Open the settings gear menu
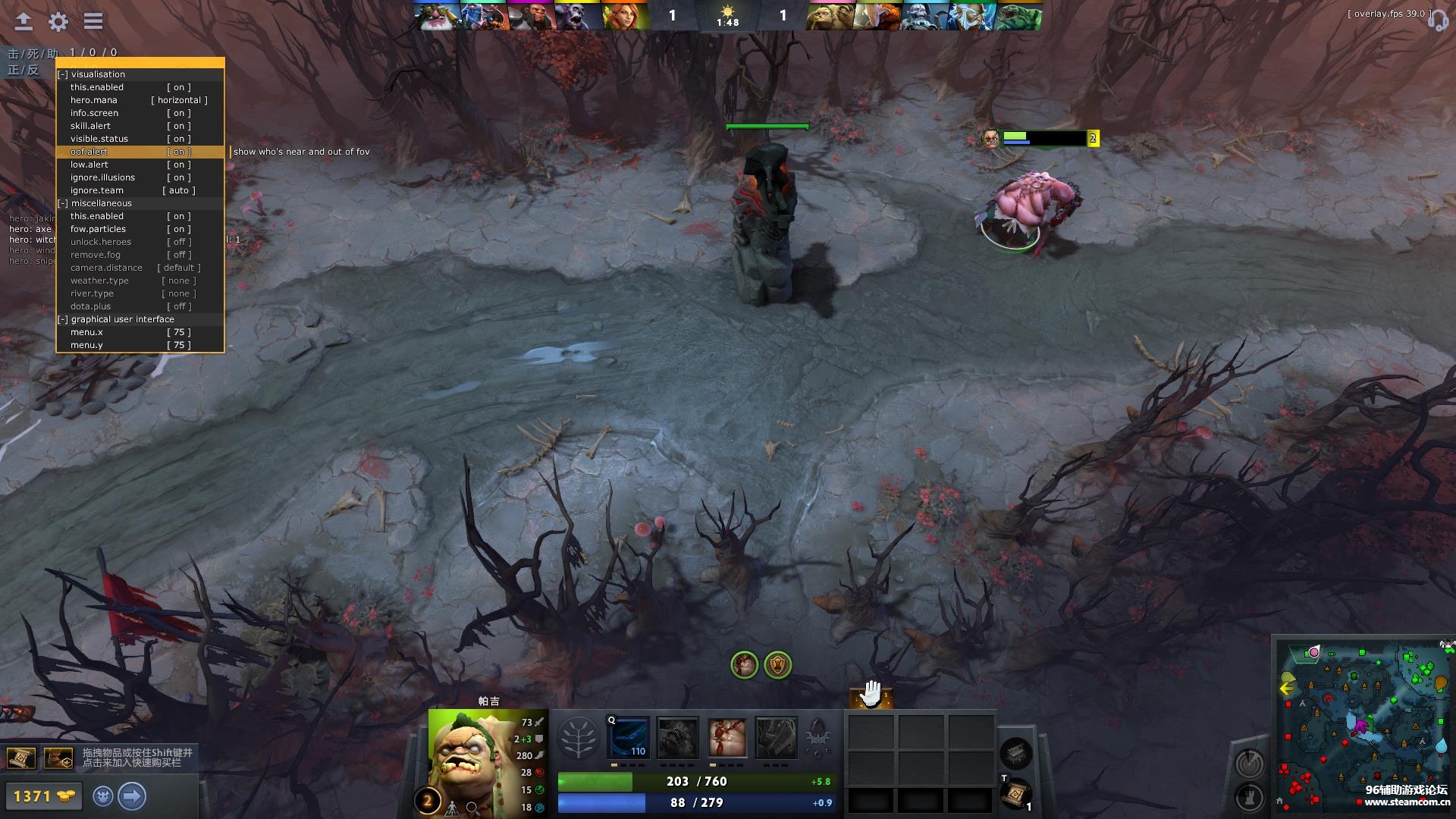Image resolution: width=1456 pixels, height=819 pixels. point(58,22)
